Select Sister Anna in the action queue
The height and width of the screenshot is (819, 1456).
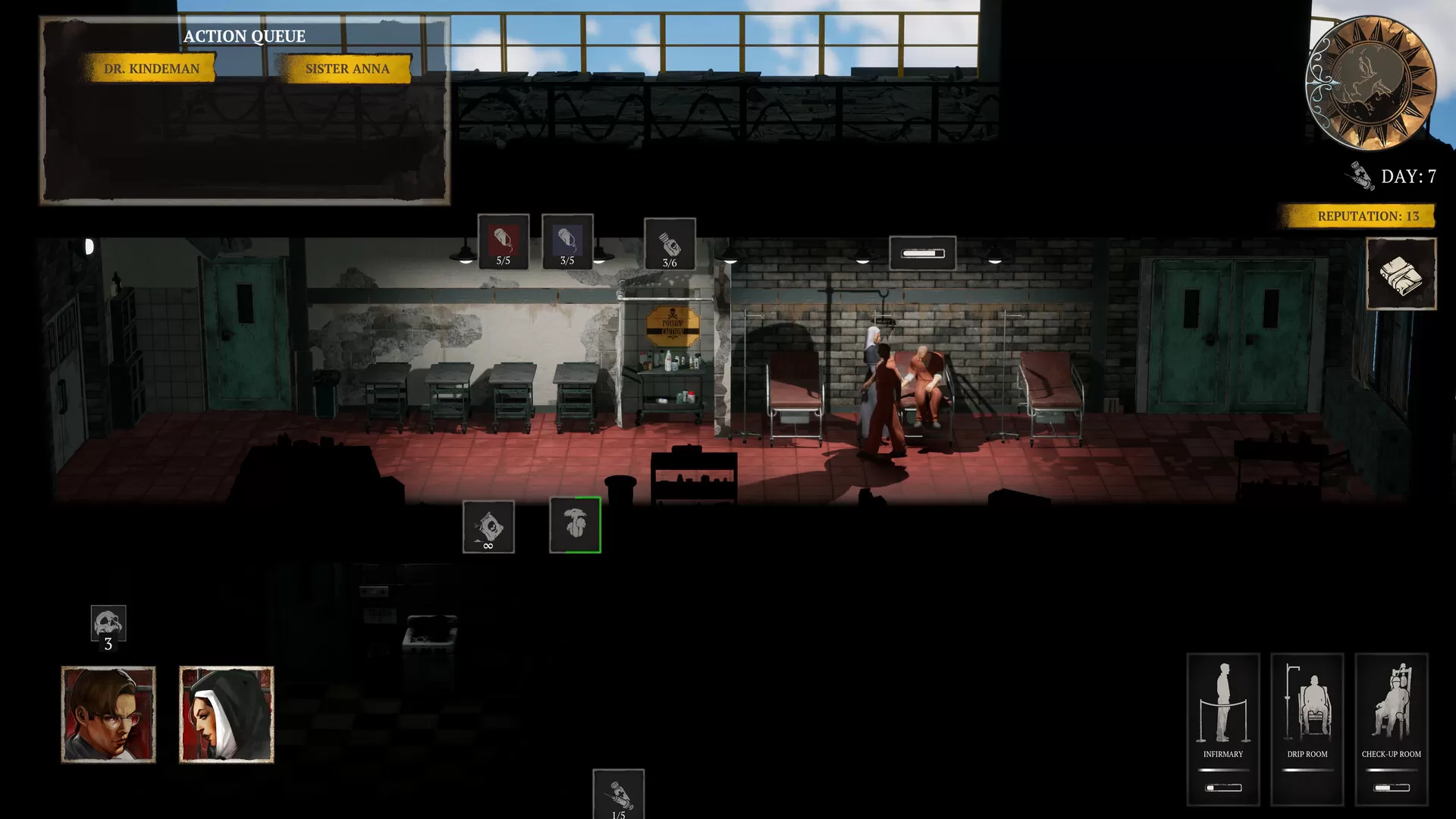point(347,68)
